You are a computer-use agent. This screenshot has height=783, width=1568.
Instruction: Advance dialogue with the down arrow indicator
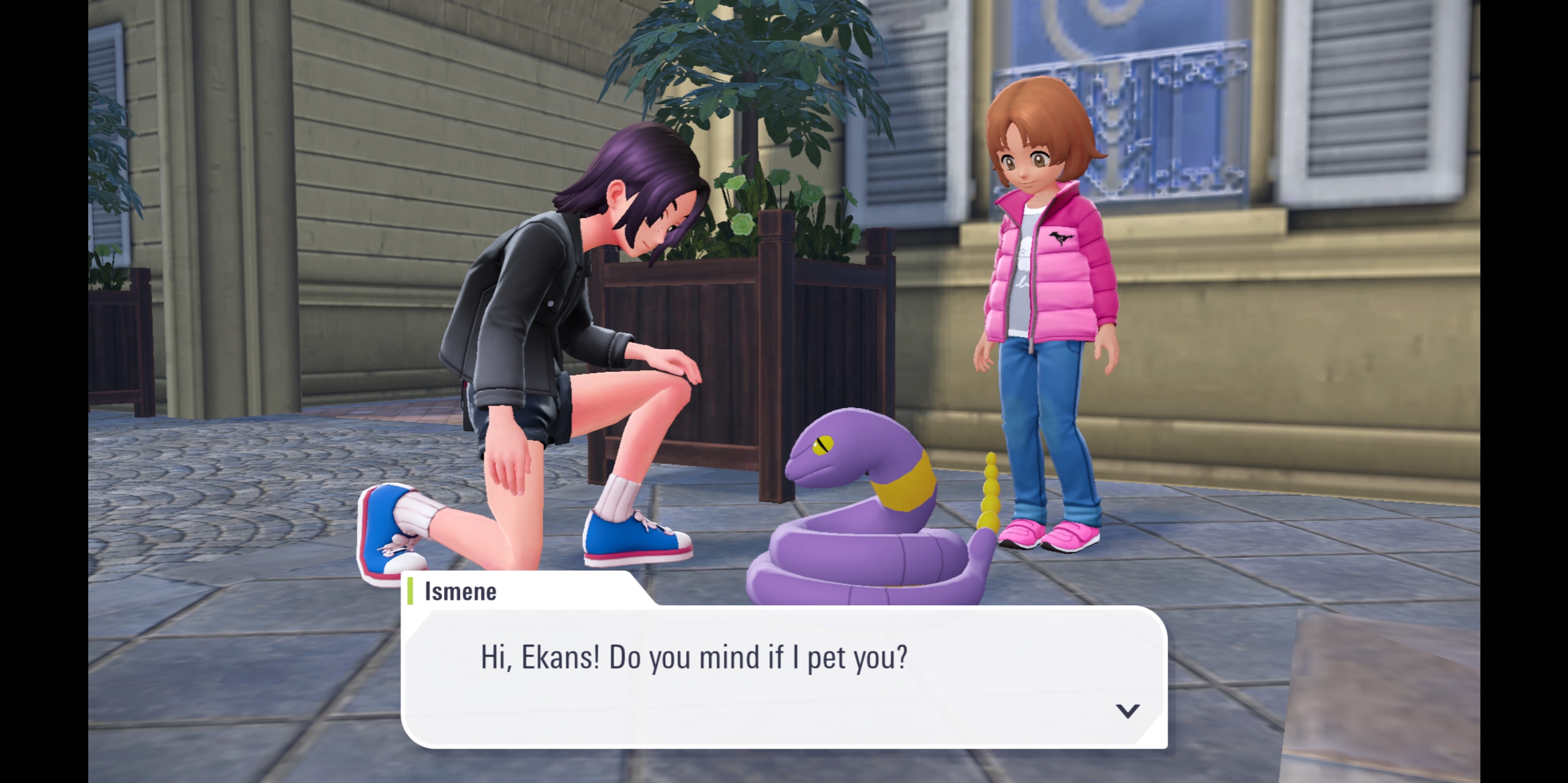tap(1127, 711)
